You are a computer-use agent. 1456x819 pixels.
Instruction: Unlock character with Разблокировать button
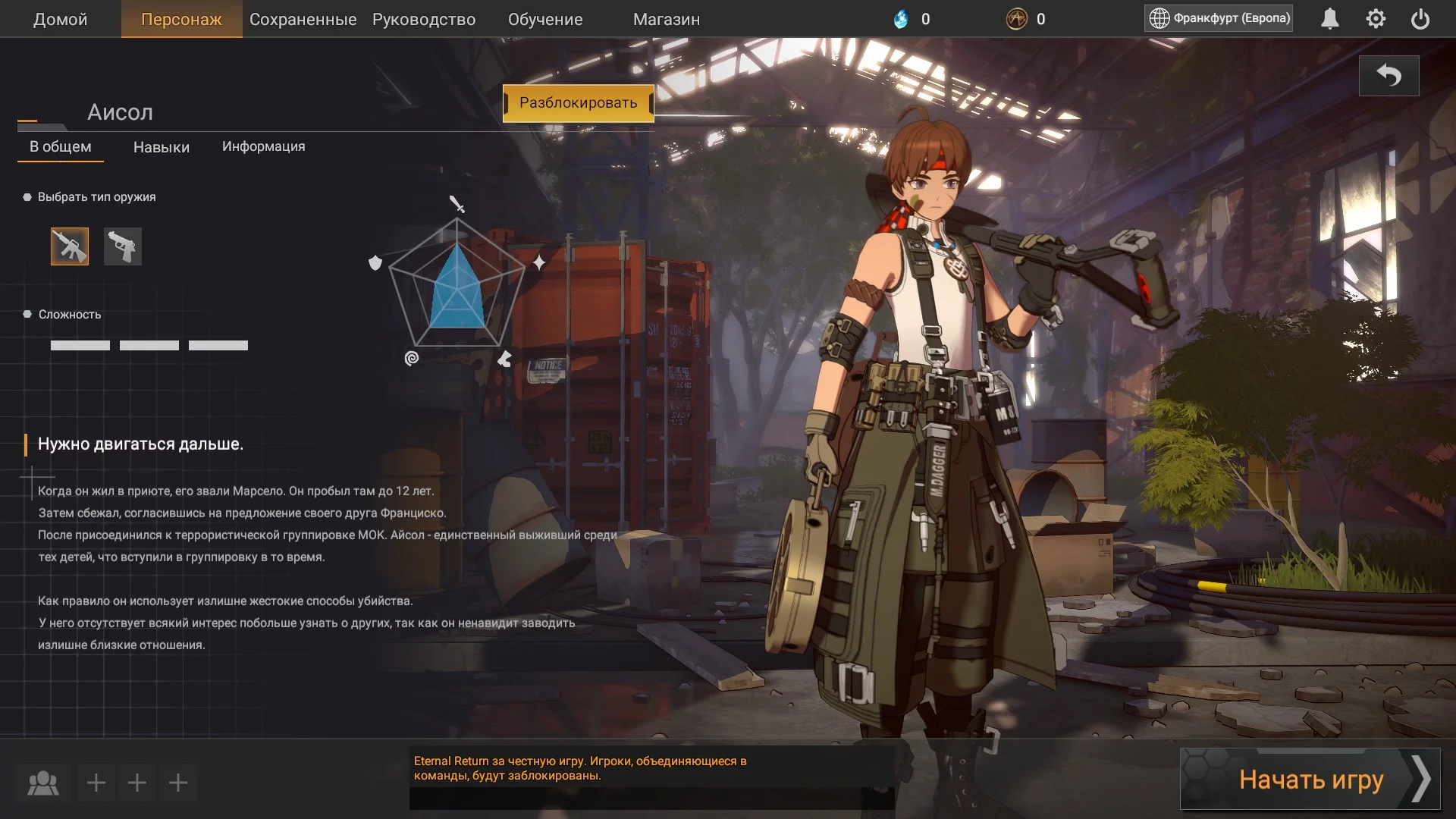point(578,103)
